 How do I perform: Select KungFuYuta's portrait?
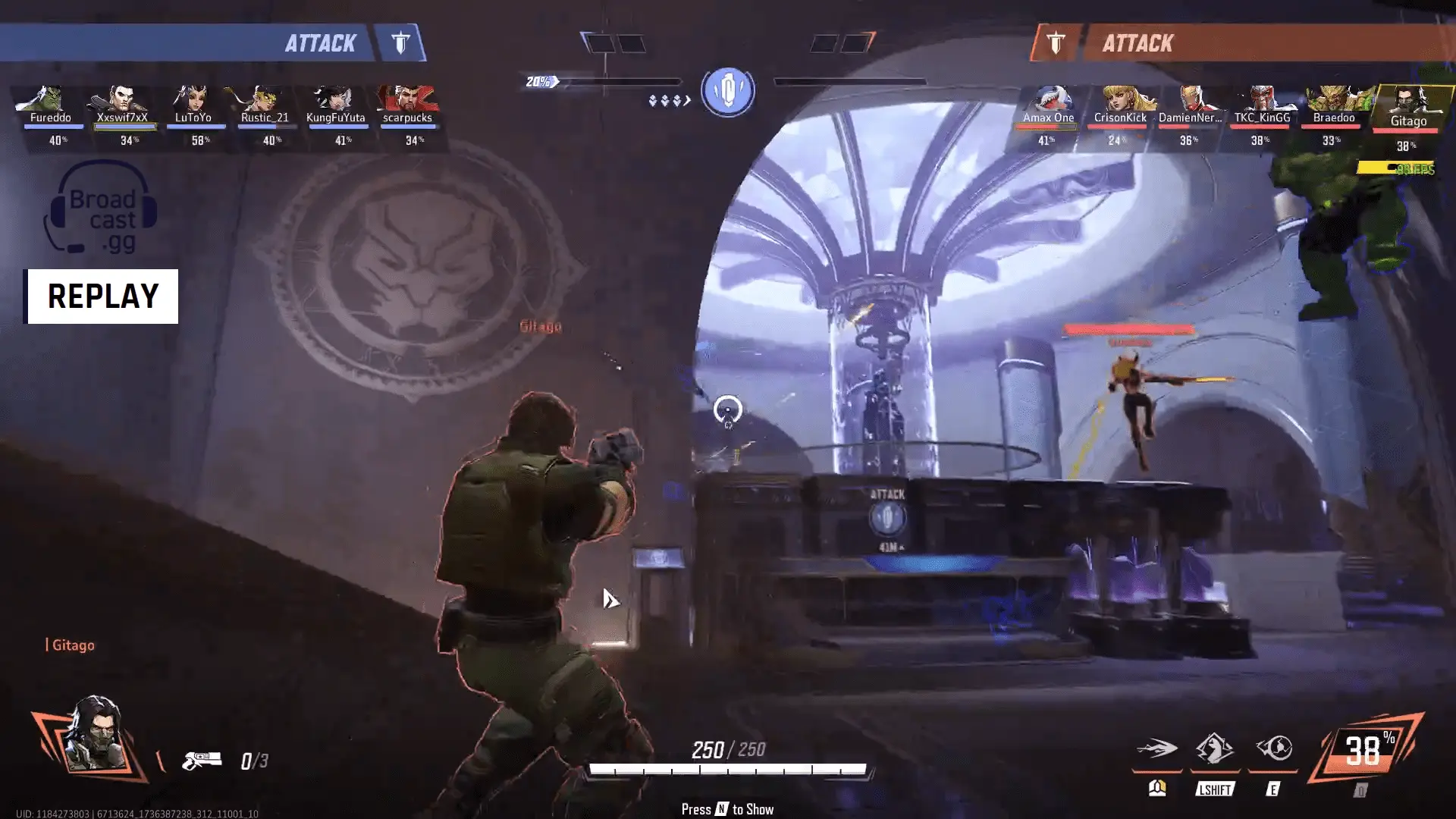pyautogui.click(x=335, y=101)
